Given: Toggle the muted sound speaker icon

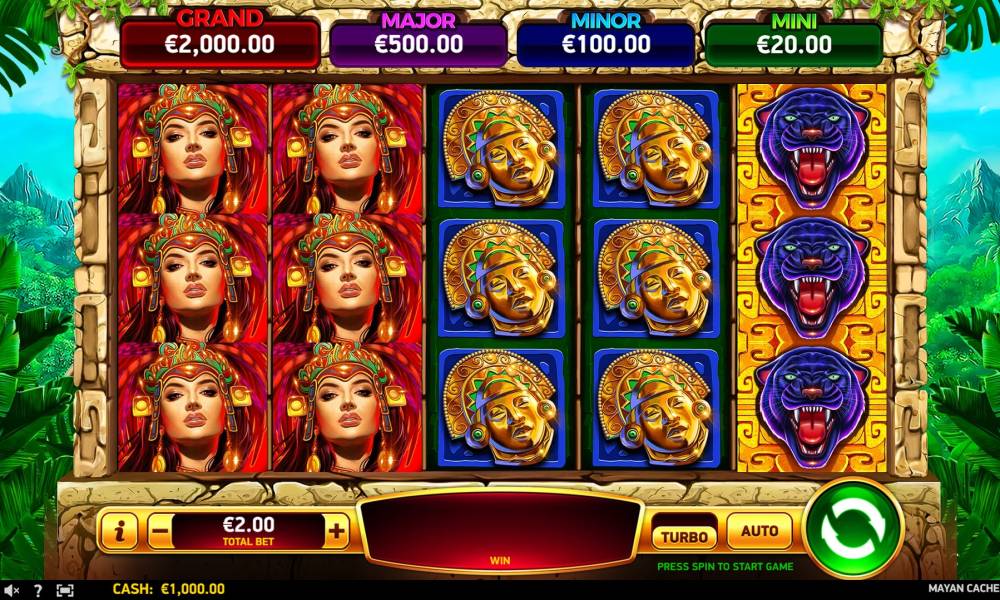Looking at the screenshot, I should pos(11,590).
